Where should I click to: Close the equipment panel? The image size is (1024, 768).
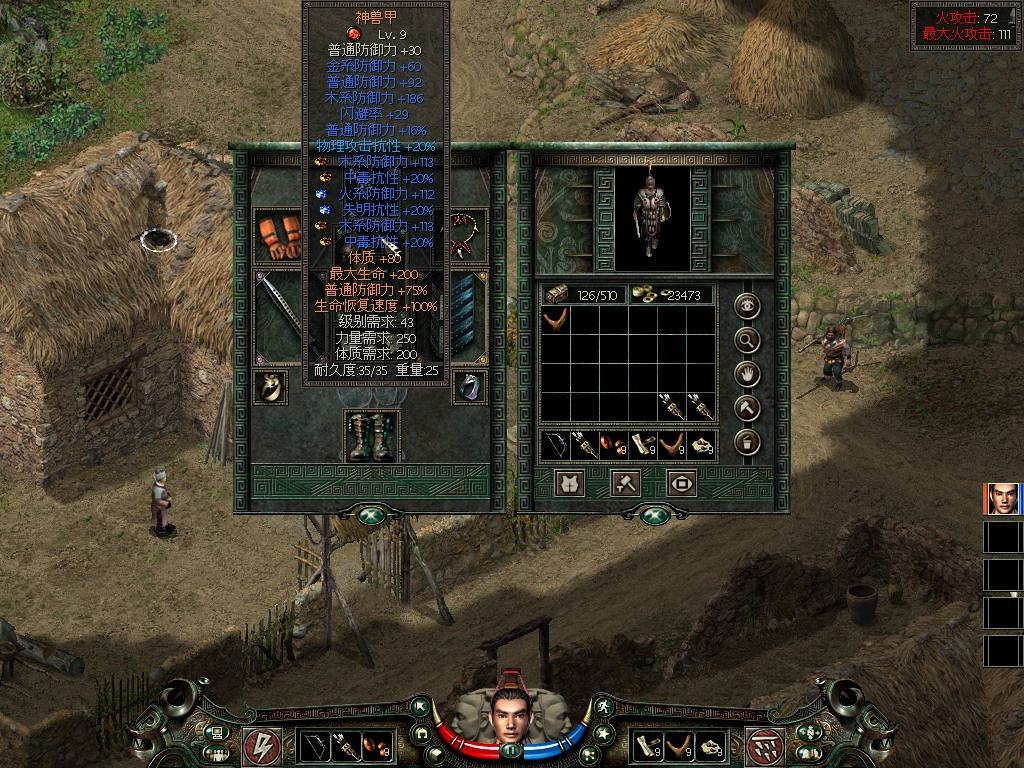(371, 514)
